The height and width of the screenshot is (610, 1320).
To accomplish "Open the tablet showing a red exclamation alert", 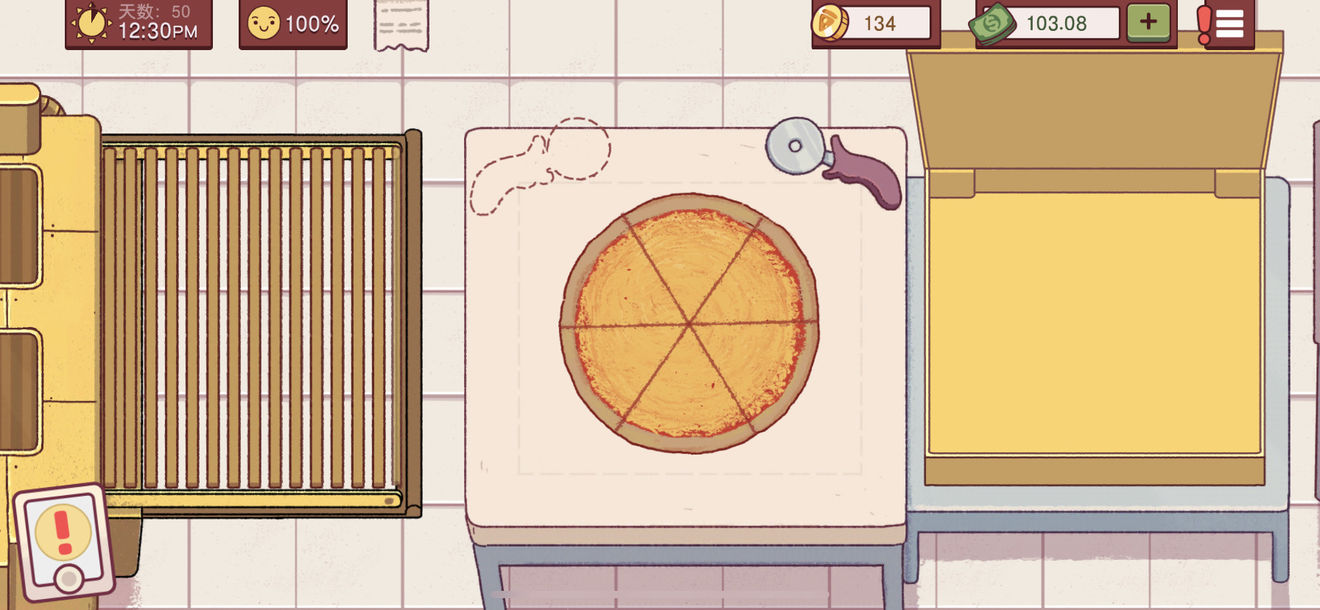I will (64, 541).
